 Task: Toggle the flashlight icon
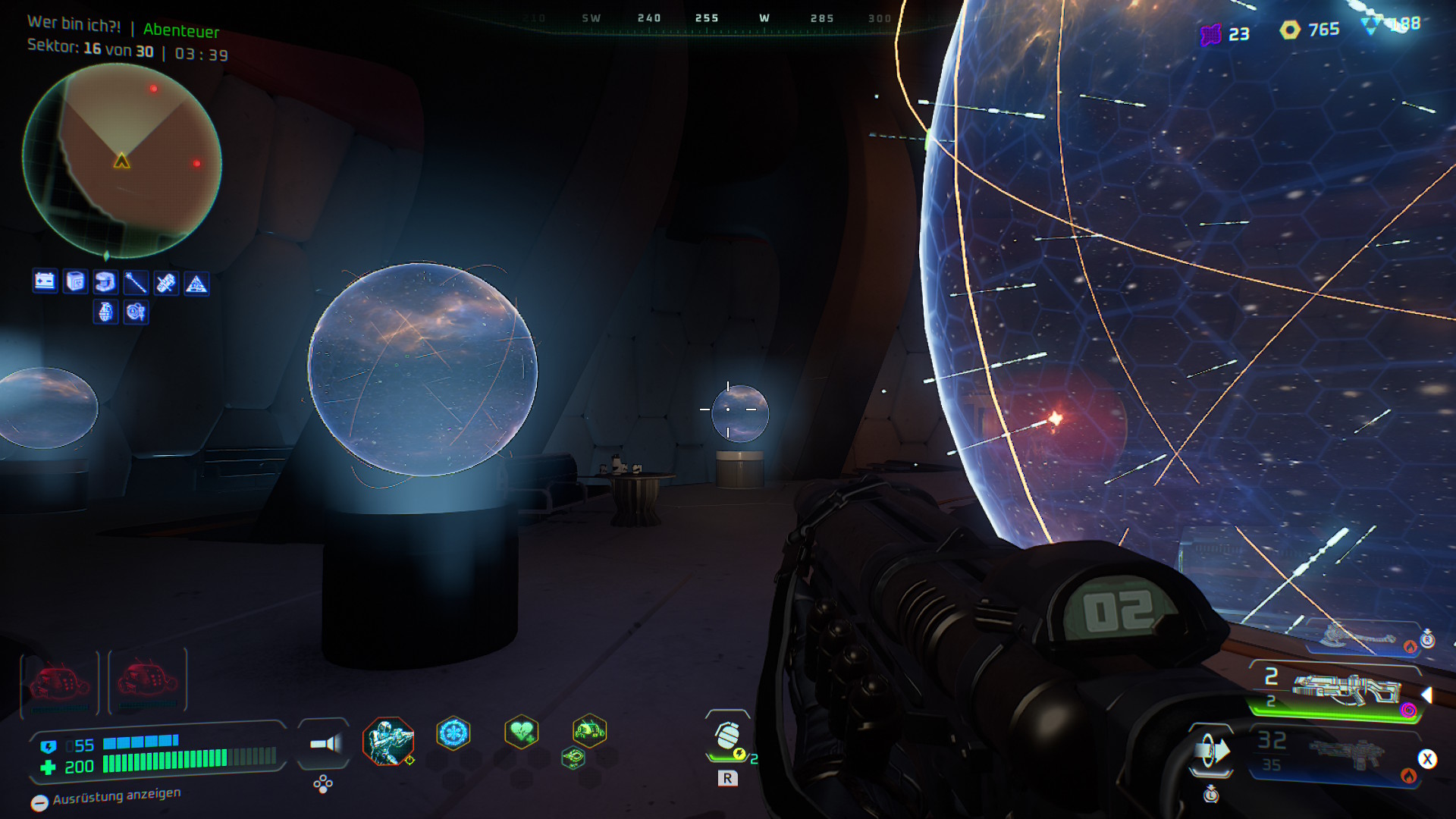click(325, 744)
